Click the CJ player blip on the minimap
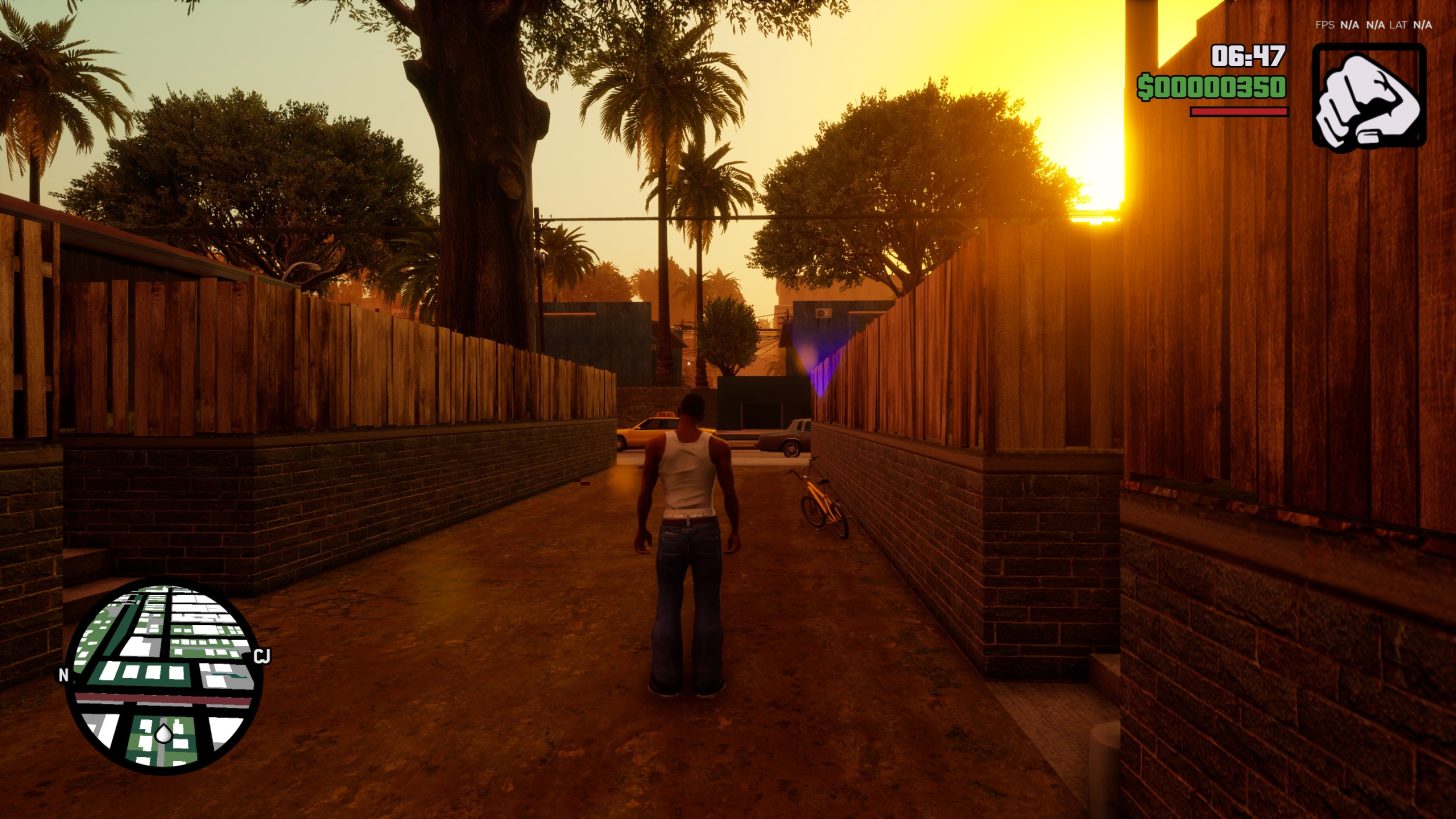Viewport: 1456px width, 819px height. [x=262, y=656]
